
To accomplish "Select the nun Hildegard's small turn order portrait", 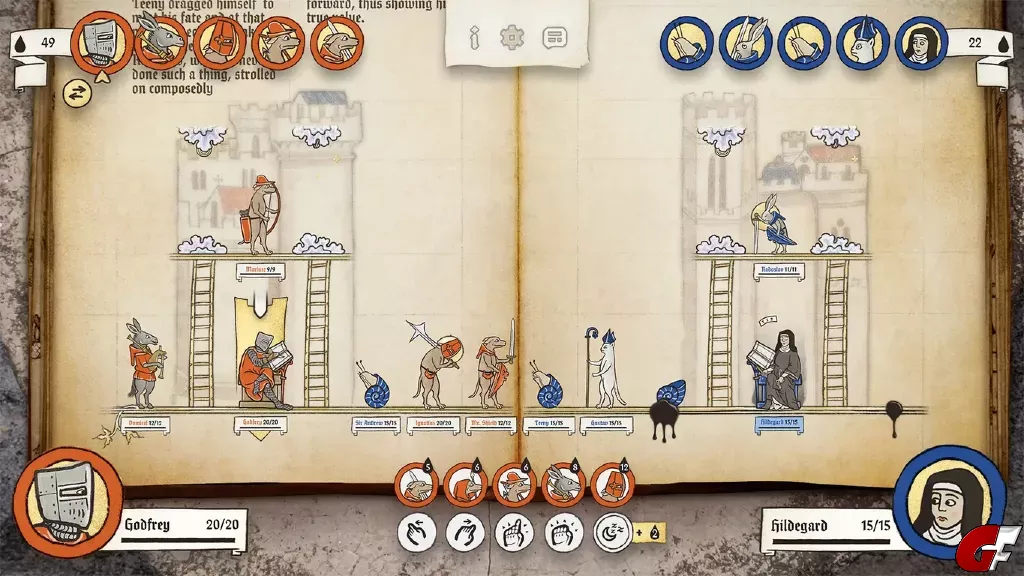I will pyautogui.click(x=920, y=43).
